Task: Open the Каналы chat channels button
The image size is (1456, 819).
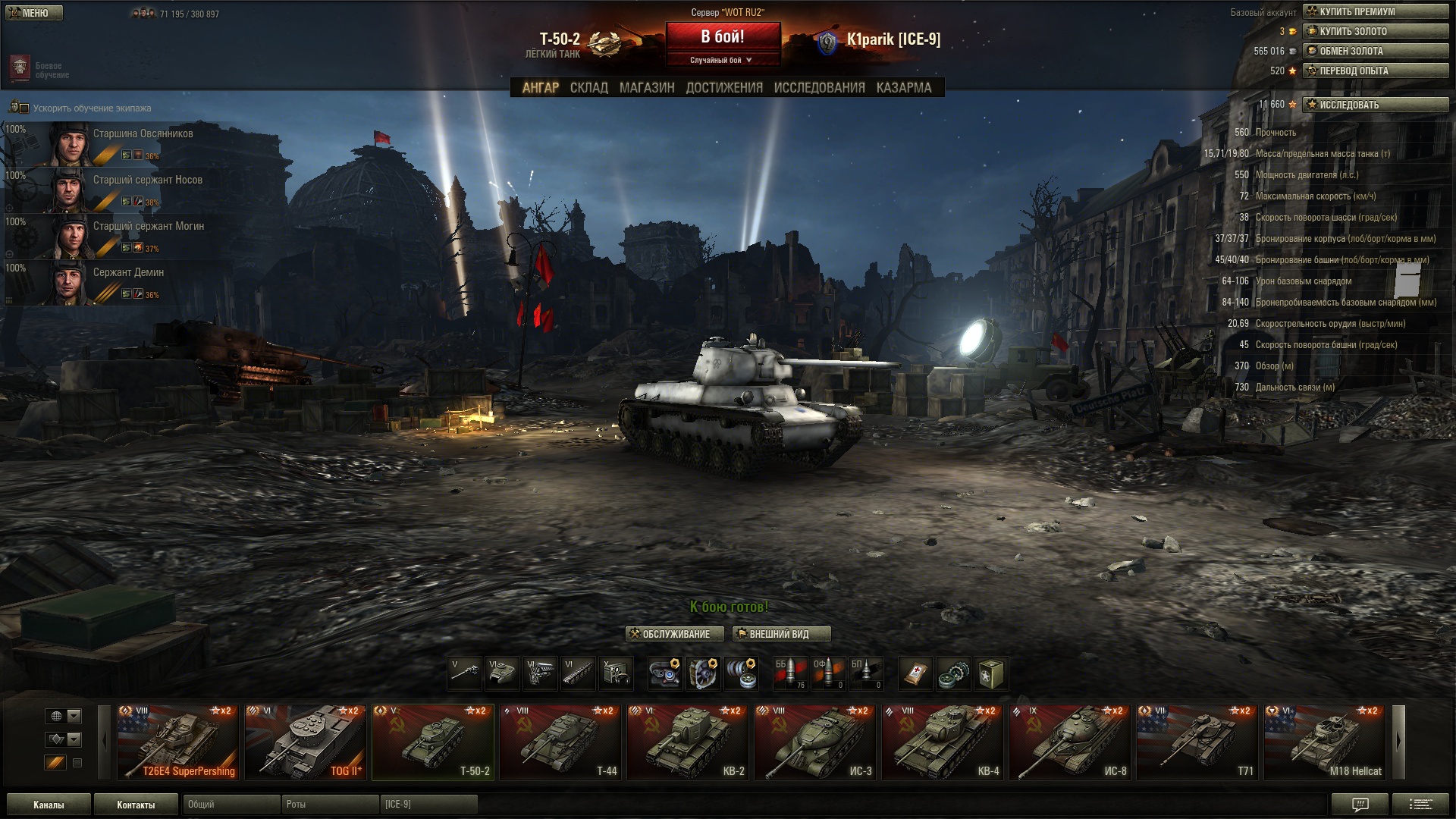Action: 49,805
